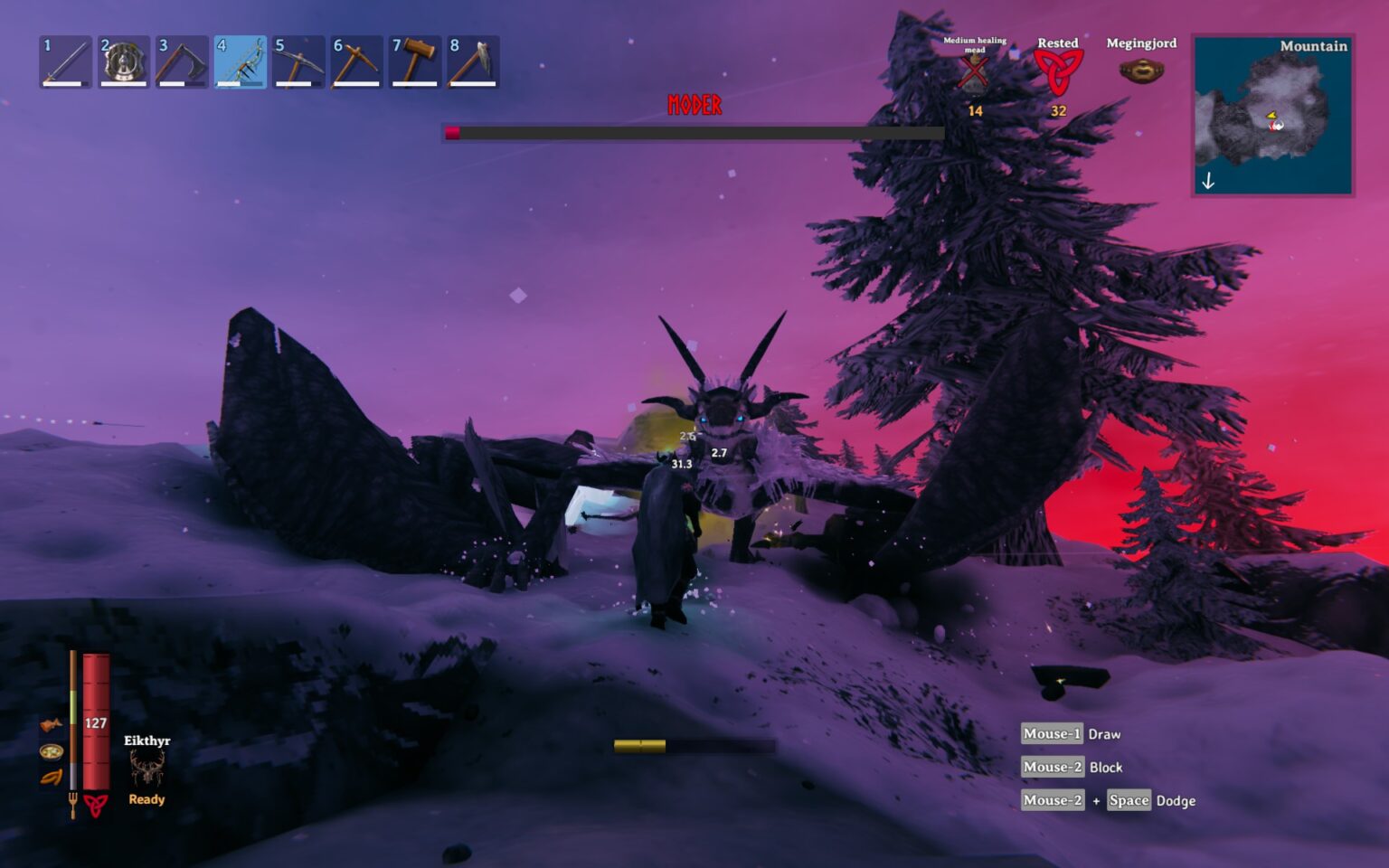Viewport: 1389px width, 868px height.
Task: Click the minimap down arrow indicator
Action: (1208, 181)
